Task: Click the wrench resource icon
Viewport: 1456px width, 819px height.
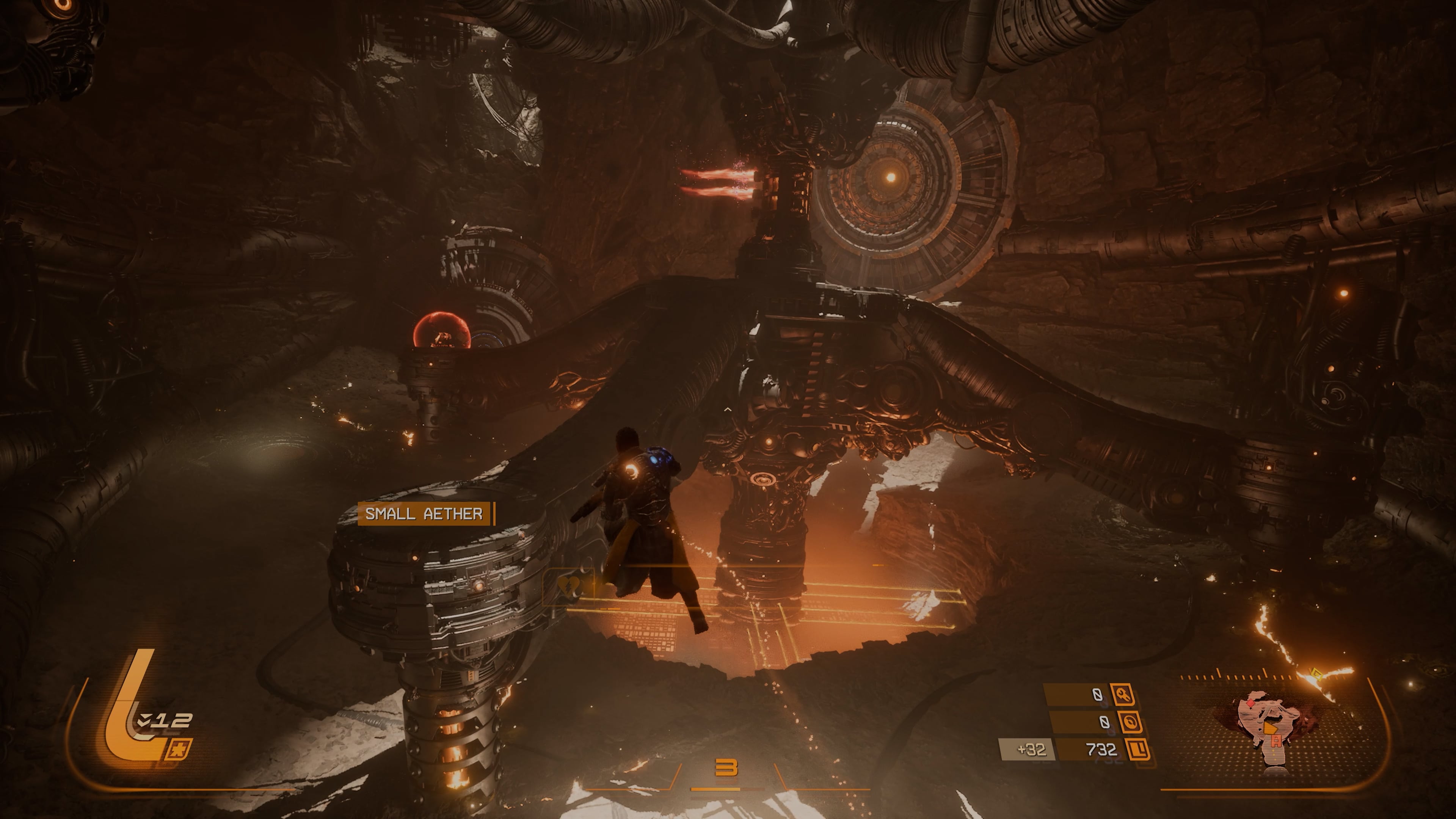Action: [1122, 695]
